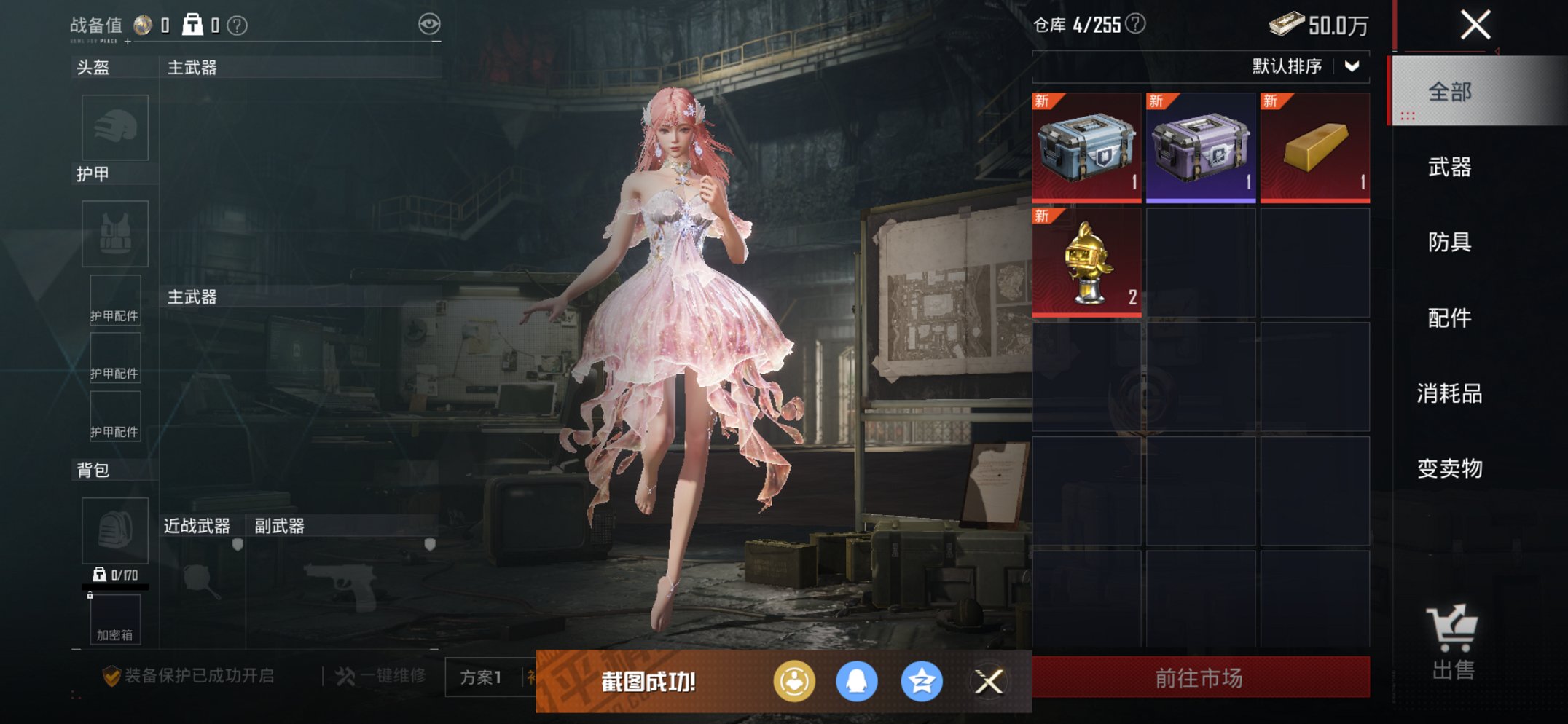Open the 仓库 capacity help dropdown
This screenshot has width=1568, height=724.
(1134, 23)
